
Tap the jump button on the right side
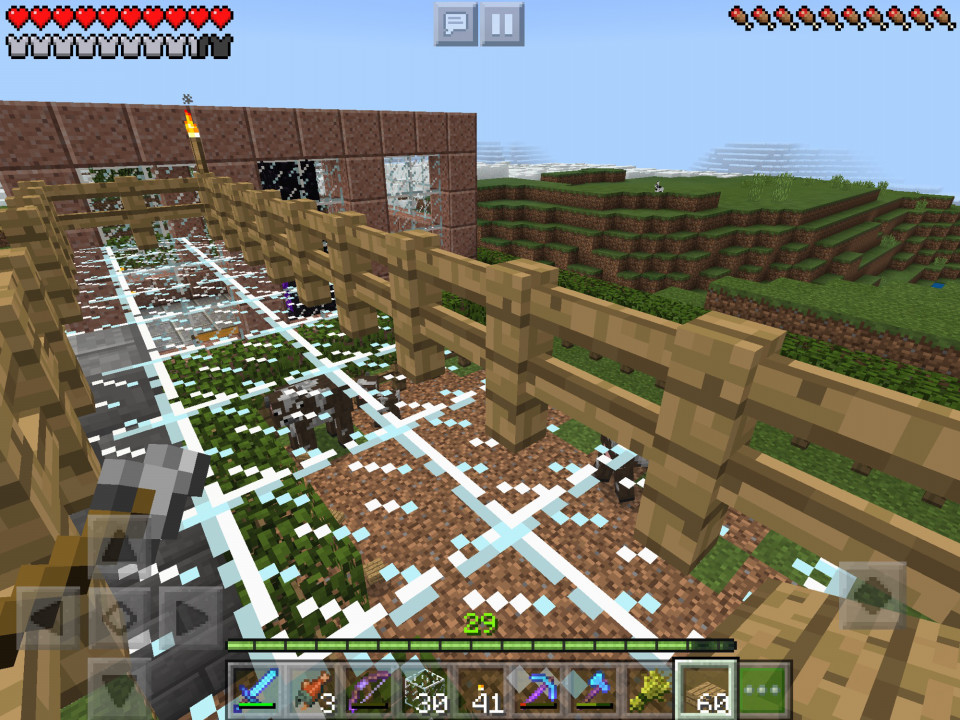(x=871, y=595)
